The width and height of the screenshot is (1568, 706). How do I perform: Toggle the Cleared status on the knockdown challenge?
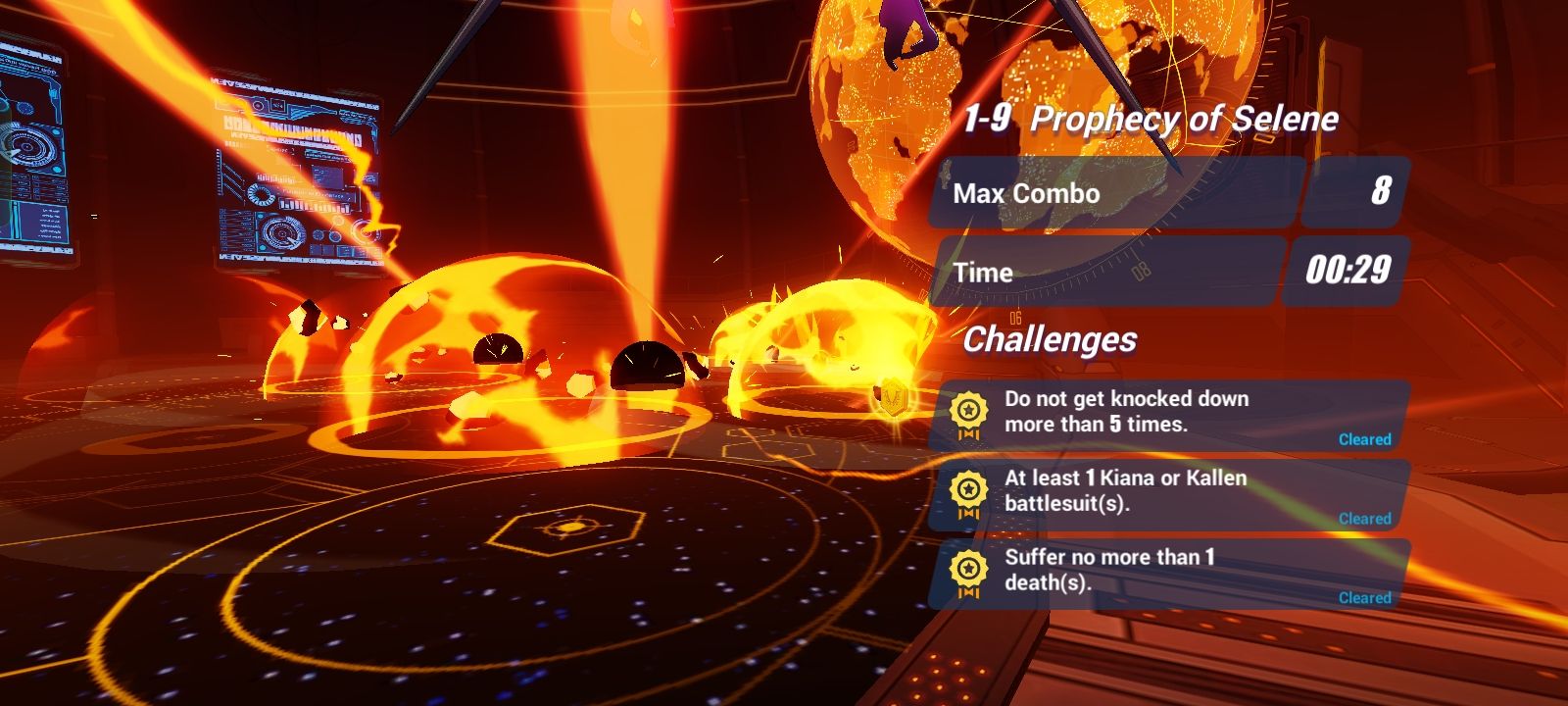point(1365,439)
